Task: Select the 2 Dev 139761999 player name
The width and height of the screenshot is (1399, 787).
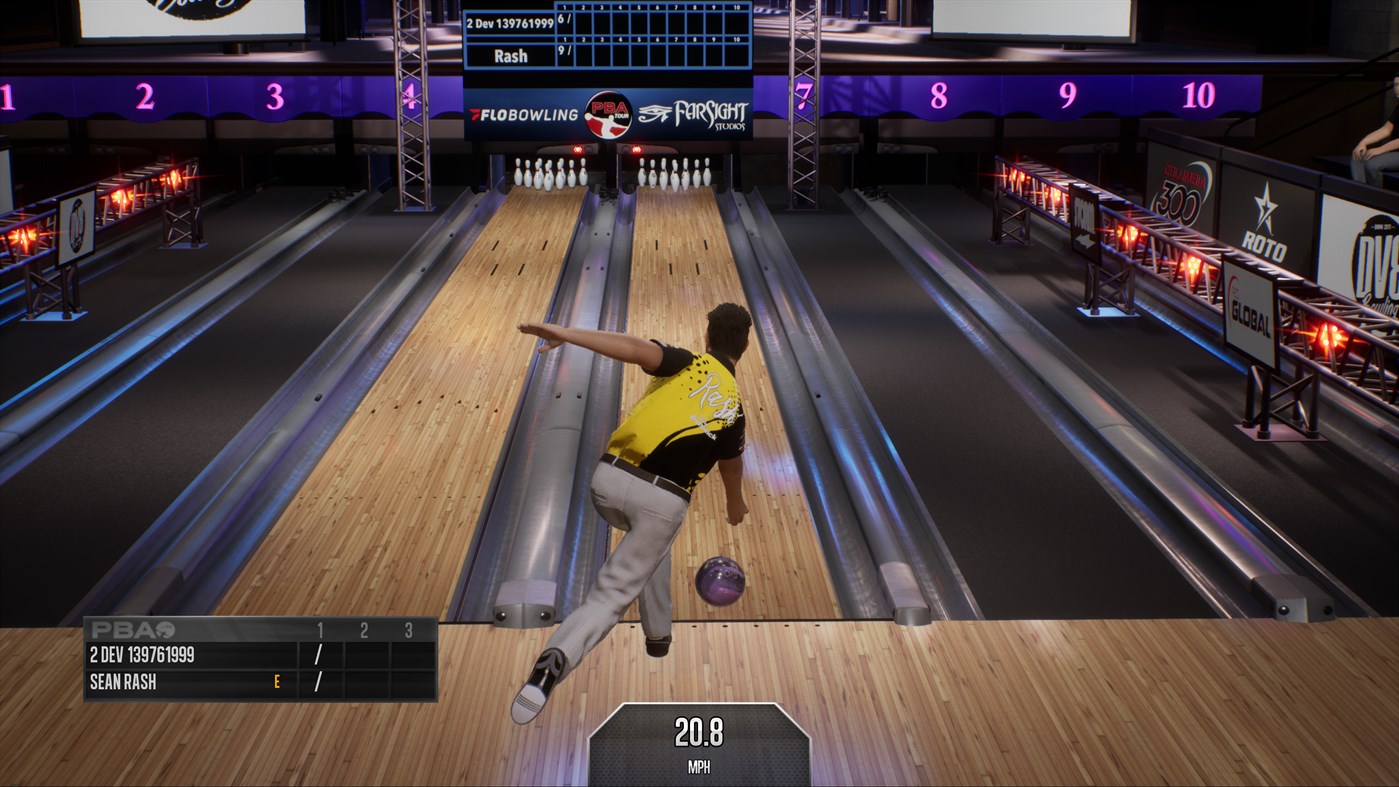Action: [x=510, y=22]
